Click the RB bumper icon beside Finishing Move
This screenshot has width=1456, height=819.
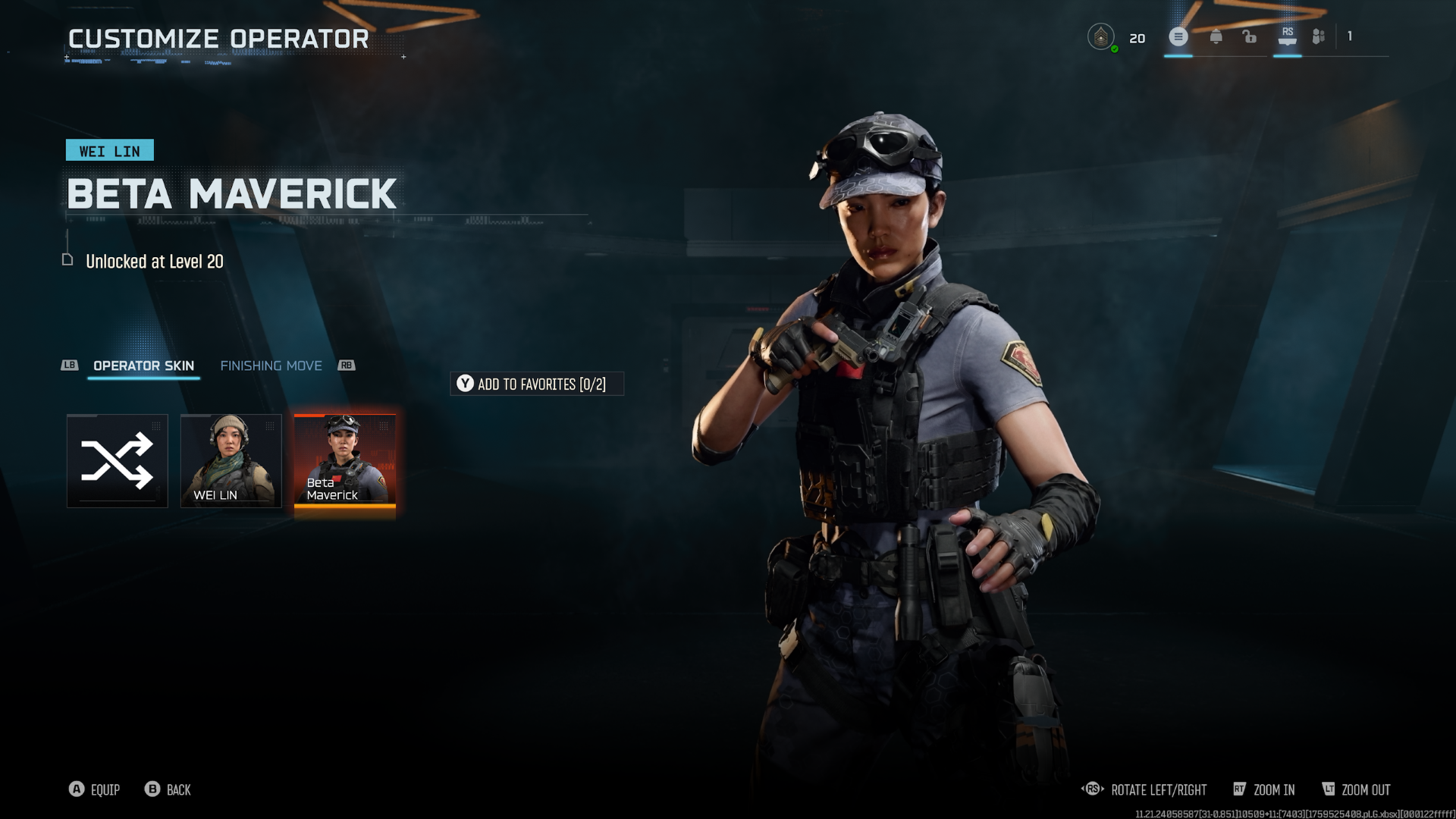346,366
